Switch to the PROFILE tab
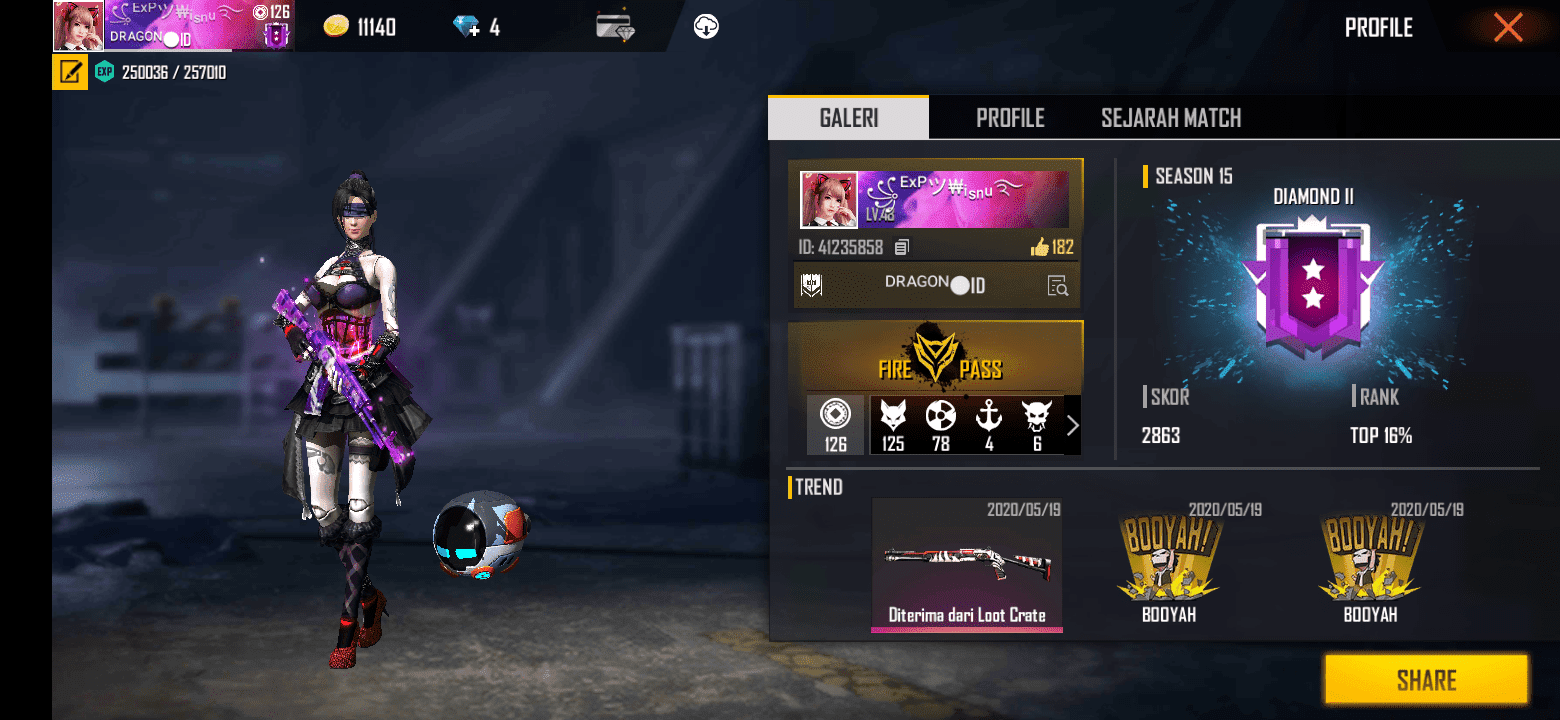Image resolution: width=1560 pixels, height=720 pixels. click(x=1010, y=117)
